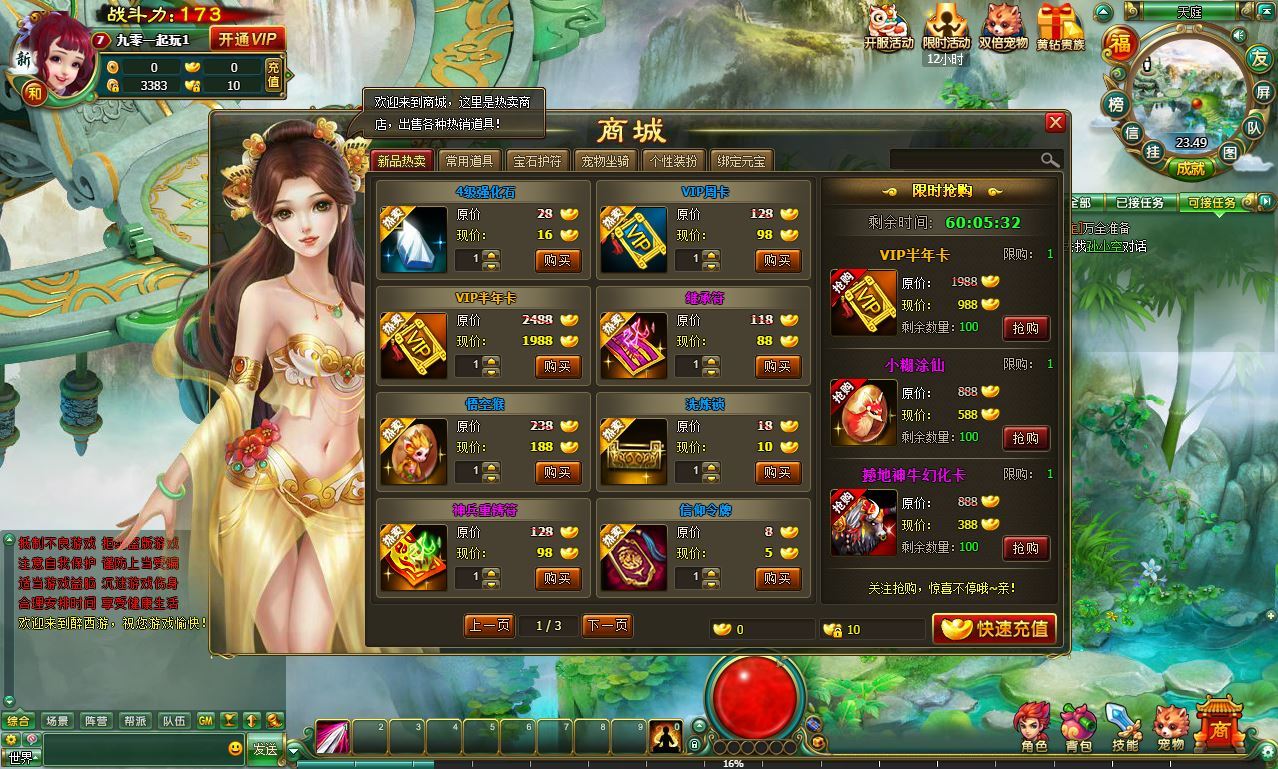Open the 开通VIP button
This screenshot has width=1278, height=769.
pos(247,39)
